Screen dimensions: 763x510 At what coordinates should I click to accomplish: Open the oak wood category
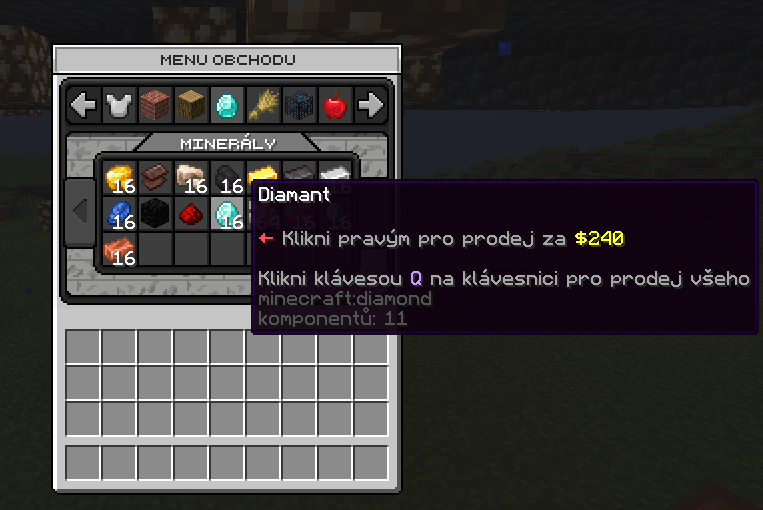(x=191, y=104)
